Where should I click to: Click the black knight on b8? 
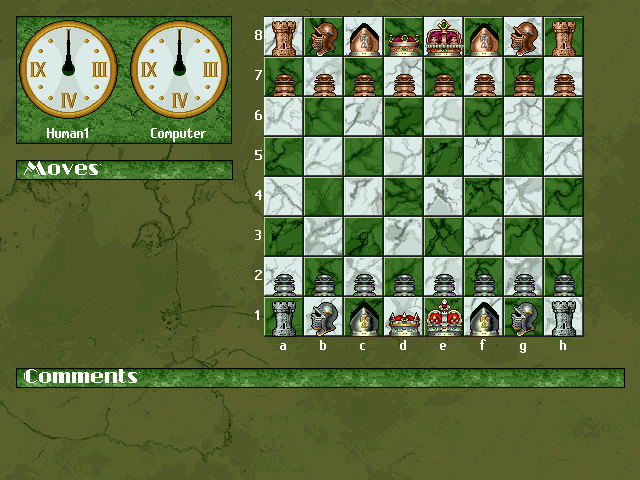(323, 37)
